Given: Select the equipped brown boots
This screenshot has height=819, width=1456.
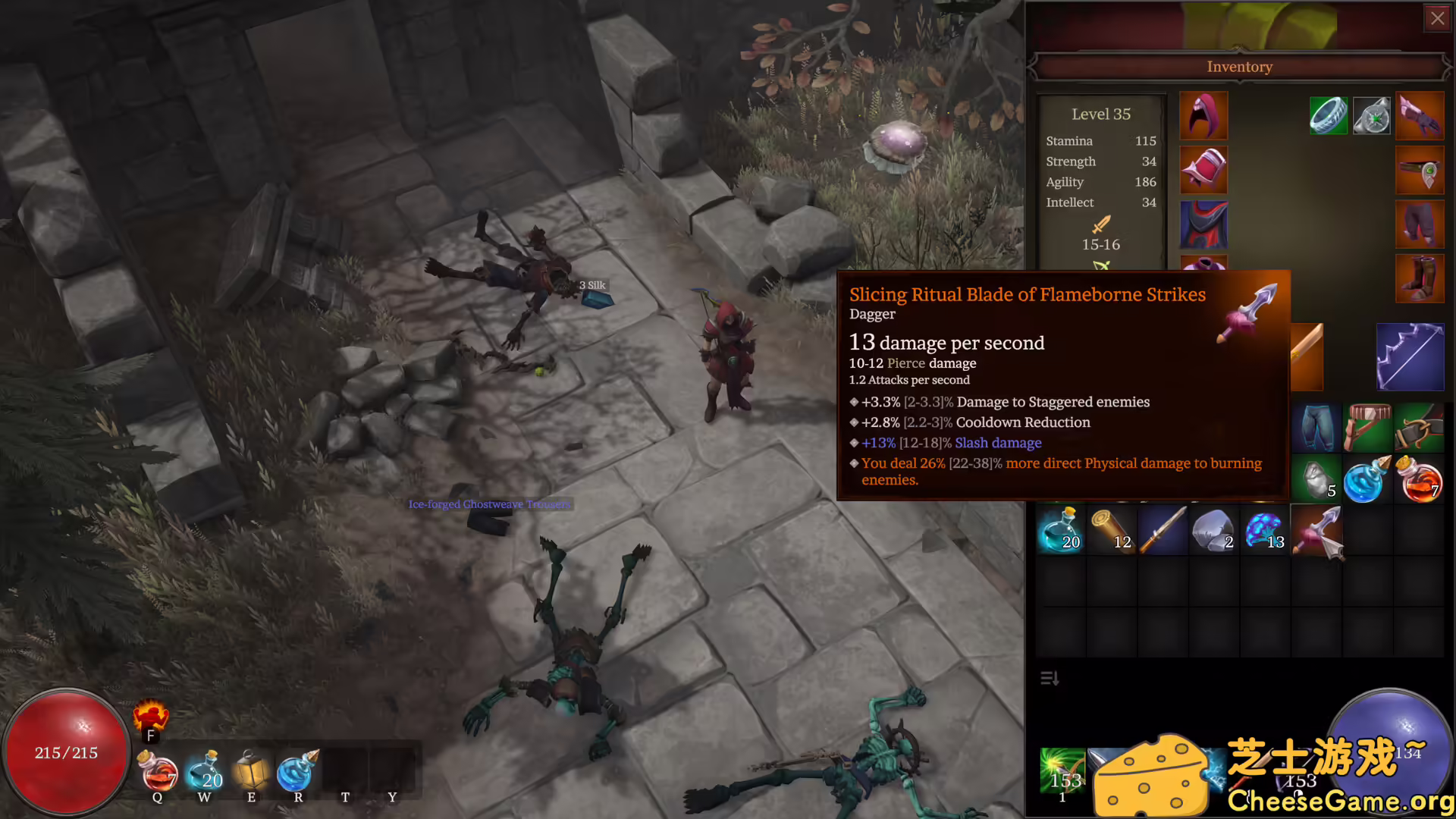Looking at the screenshot, I should point(1420,278).
